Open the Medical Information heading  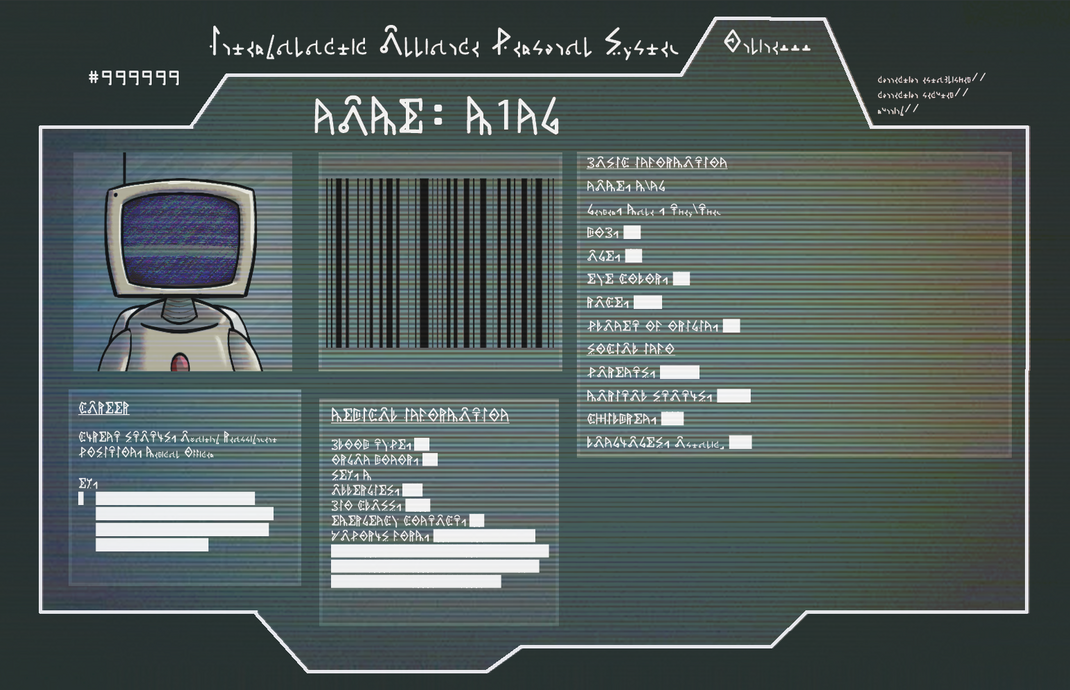(x=420, y=415)
